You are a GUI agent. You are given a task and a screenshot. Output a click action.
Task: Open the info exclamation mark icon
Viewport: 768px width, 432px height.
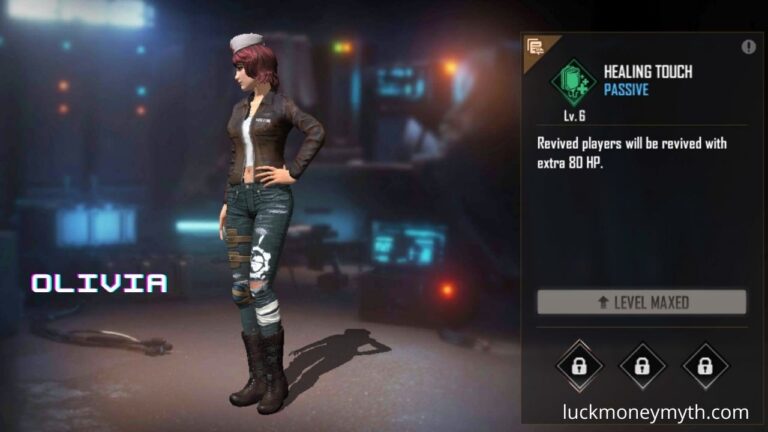point(749,47)
